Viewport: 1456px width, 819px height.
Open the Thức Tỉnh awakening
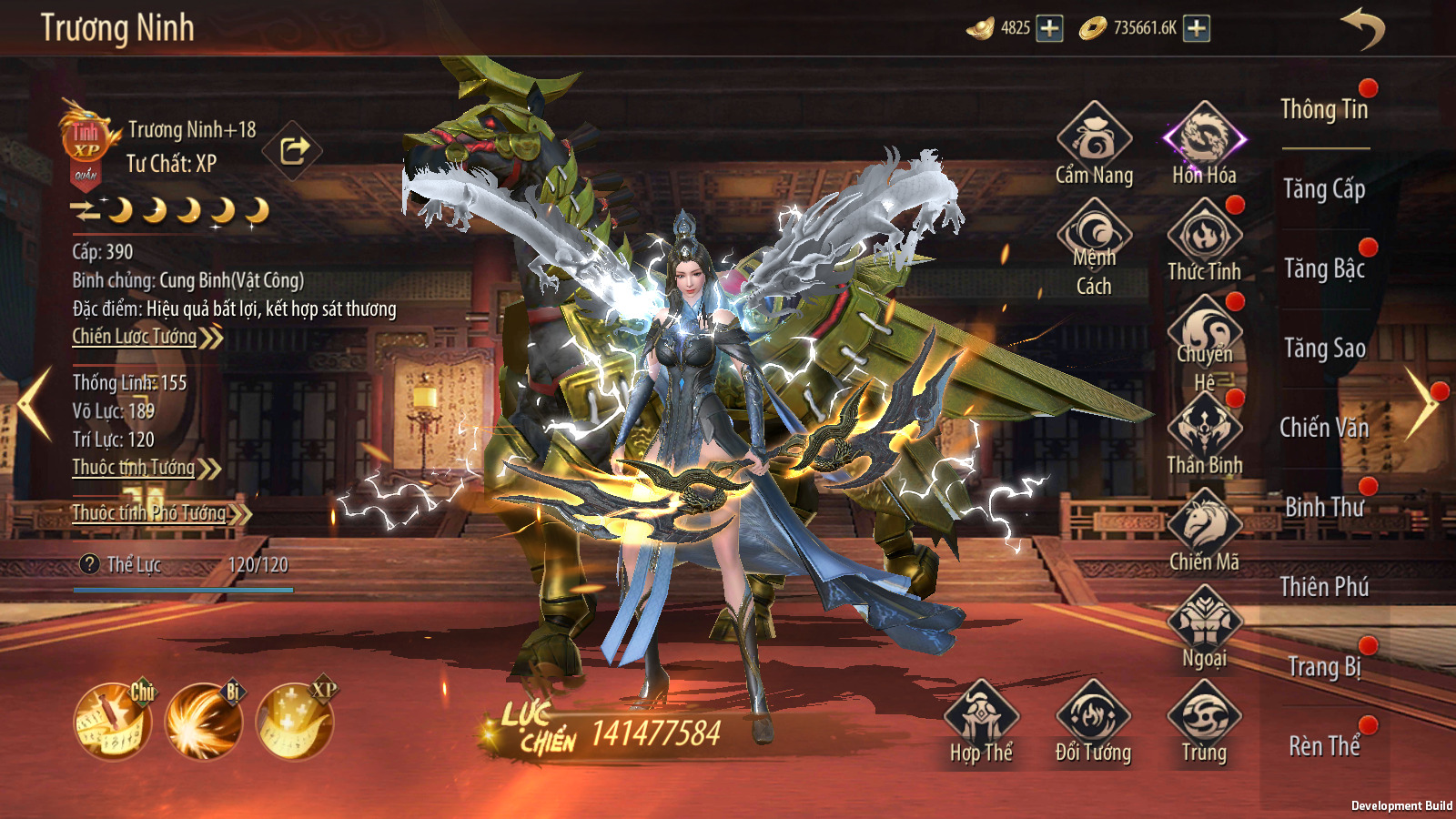click(1204, 240)
